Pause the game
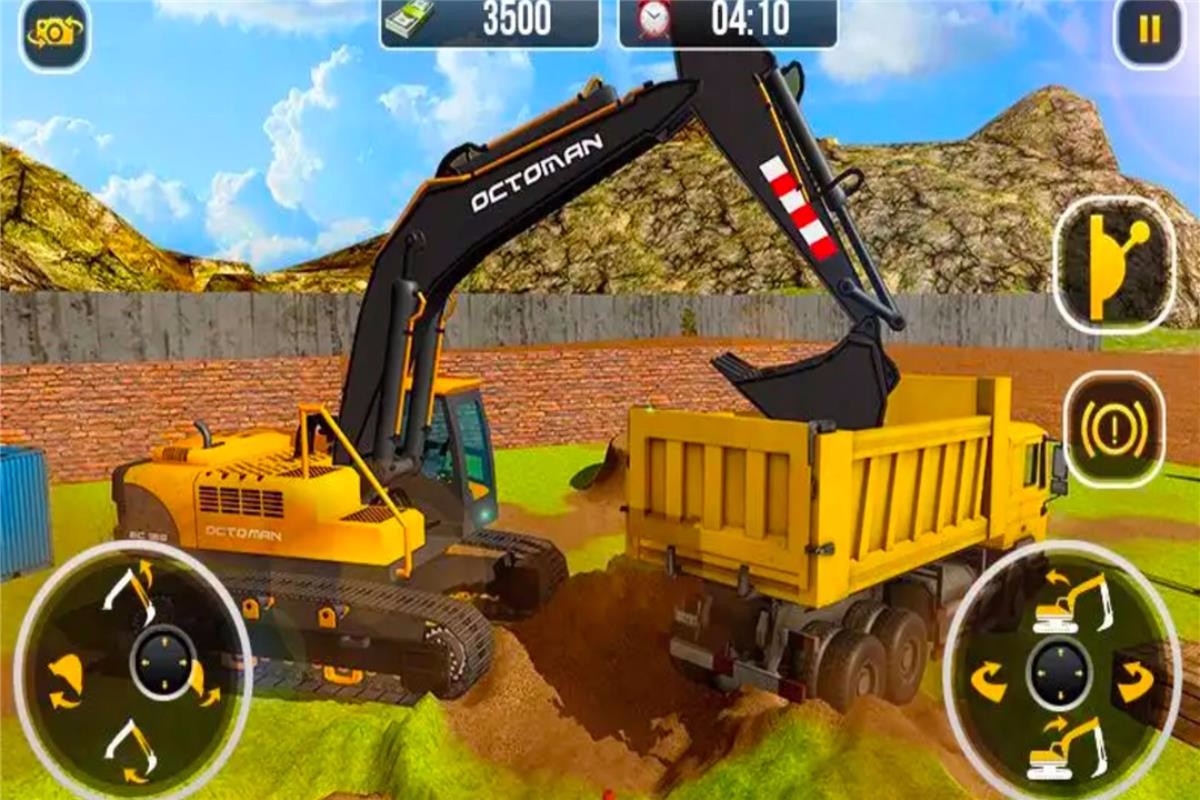Screen dimensions: 1200x800 point(1149,32)
